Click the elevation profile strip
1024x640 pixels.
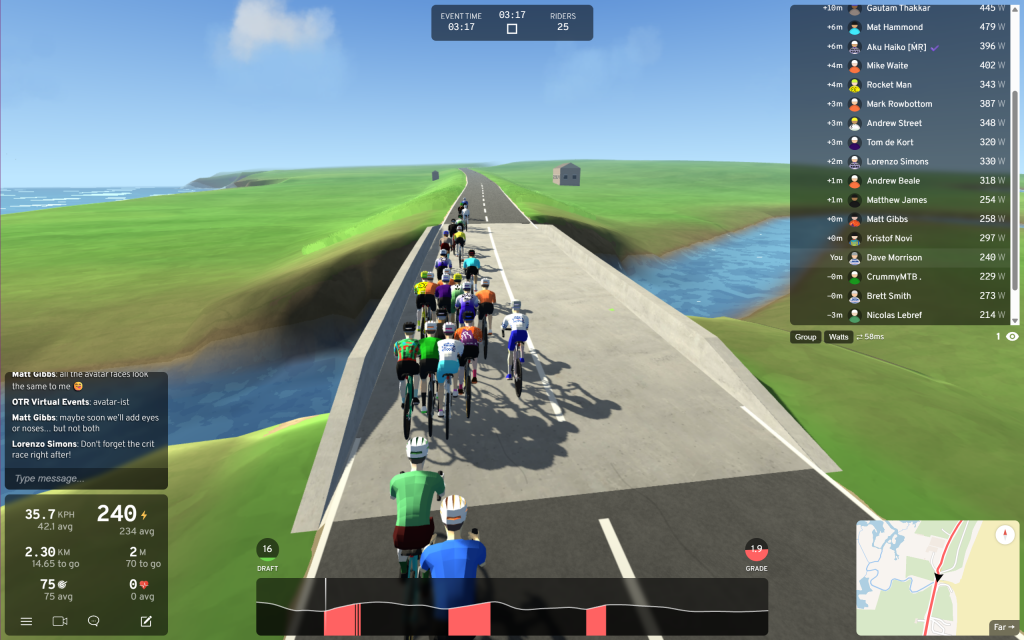click(x=512, y=607)
